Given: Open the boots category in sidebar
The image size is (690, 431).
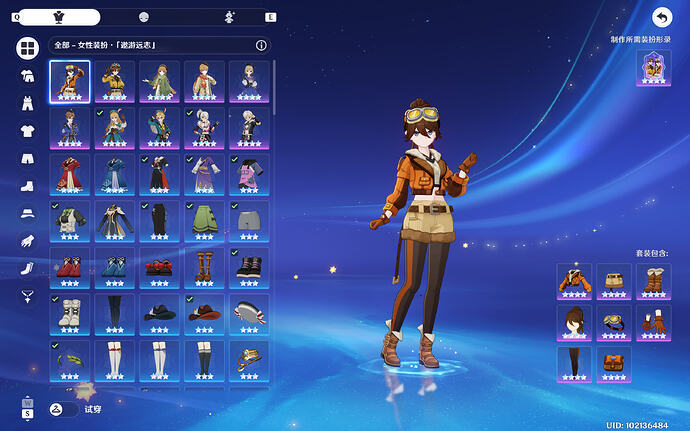Looking at the screenshot, I should point(28,186).
